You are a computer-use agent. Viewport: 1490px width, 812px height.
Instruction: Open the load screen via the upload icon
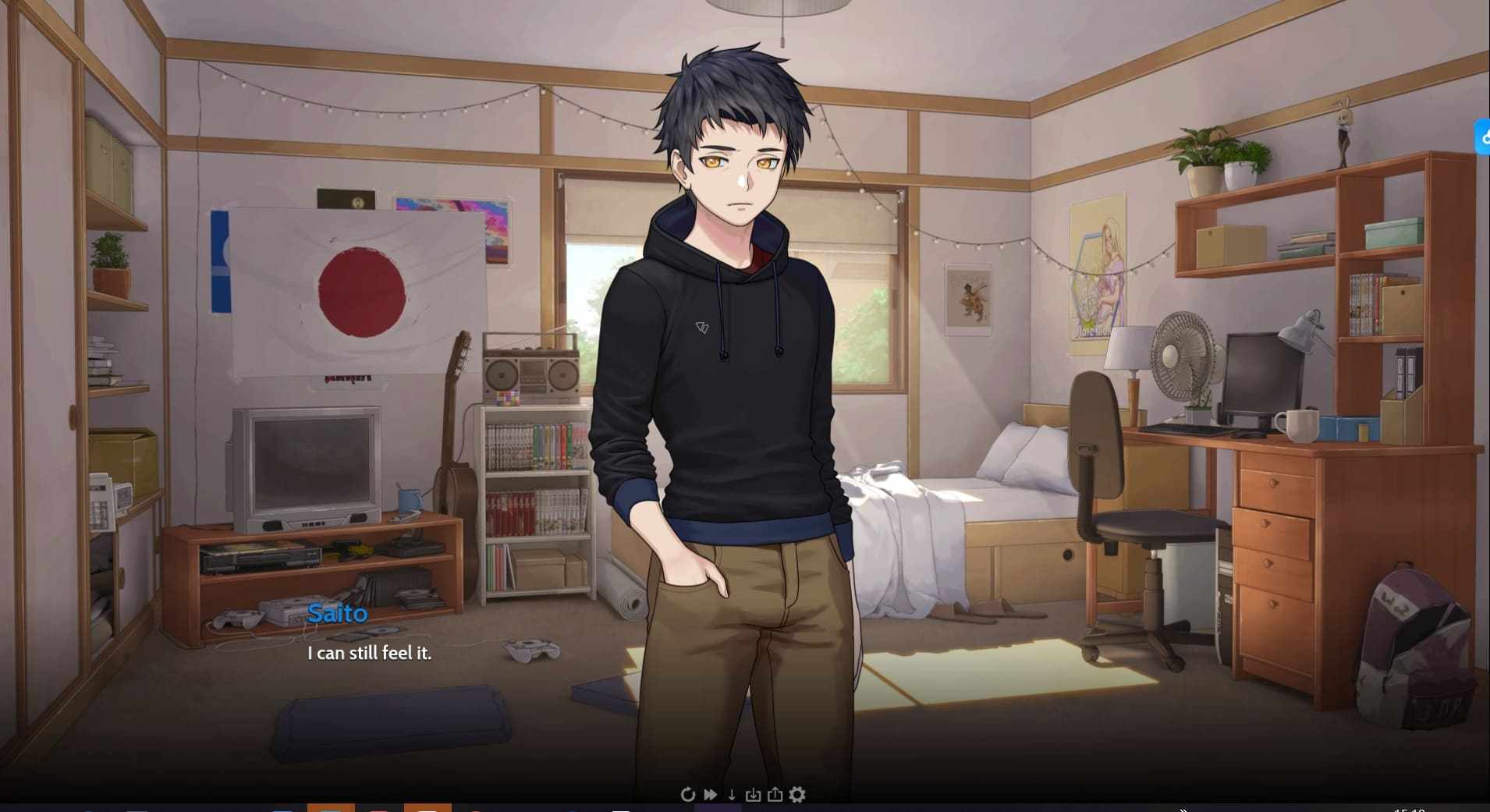[775, 794]
